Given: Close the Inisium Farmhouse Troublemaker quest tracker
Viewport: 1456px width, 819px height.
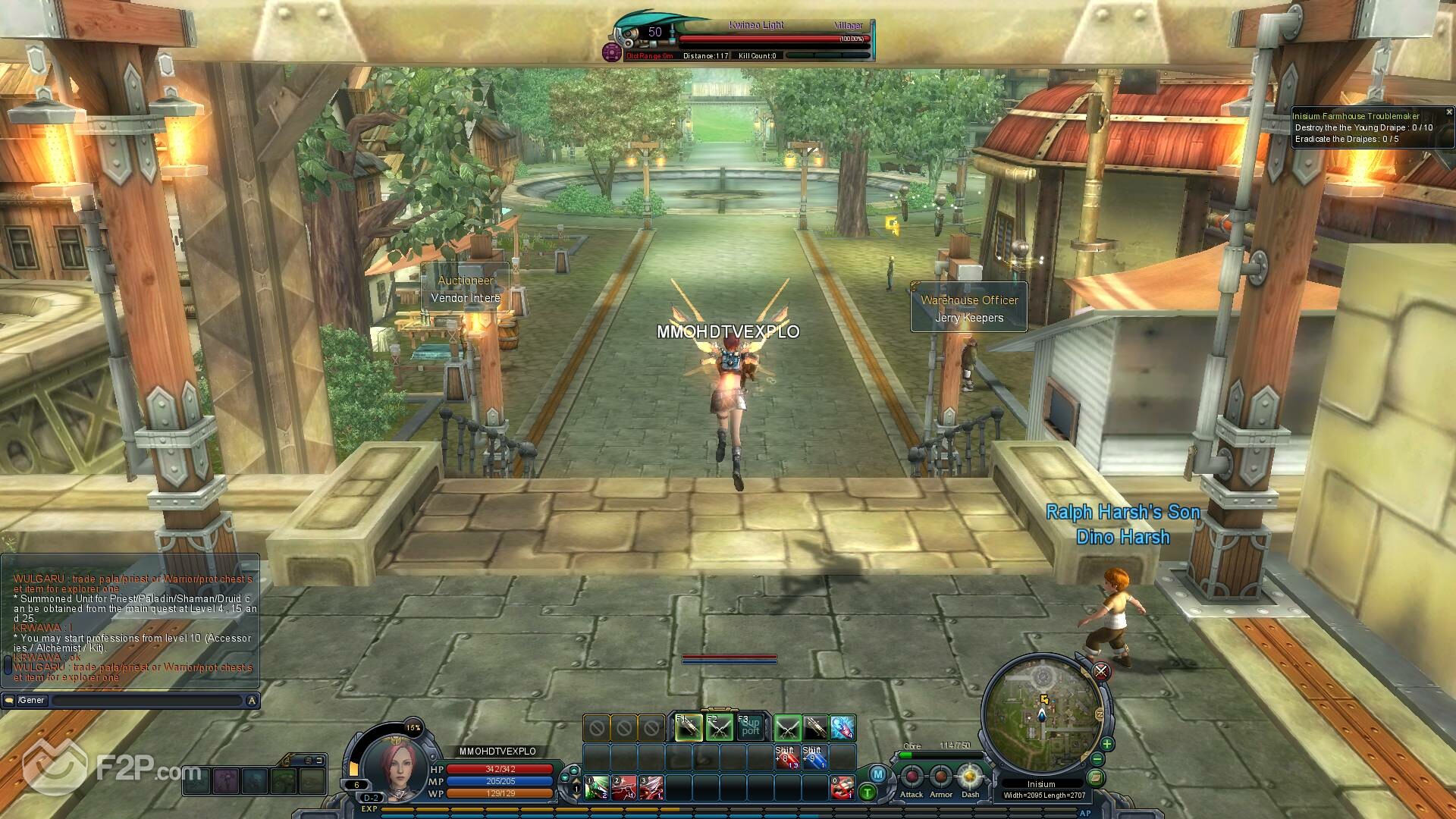Looking at the screenshot, I should pyautogui.click(x=1448, y=112).
